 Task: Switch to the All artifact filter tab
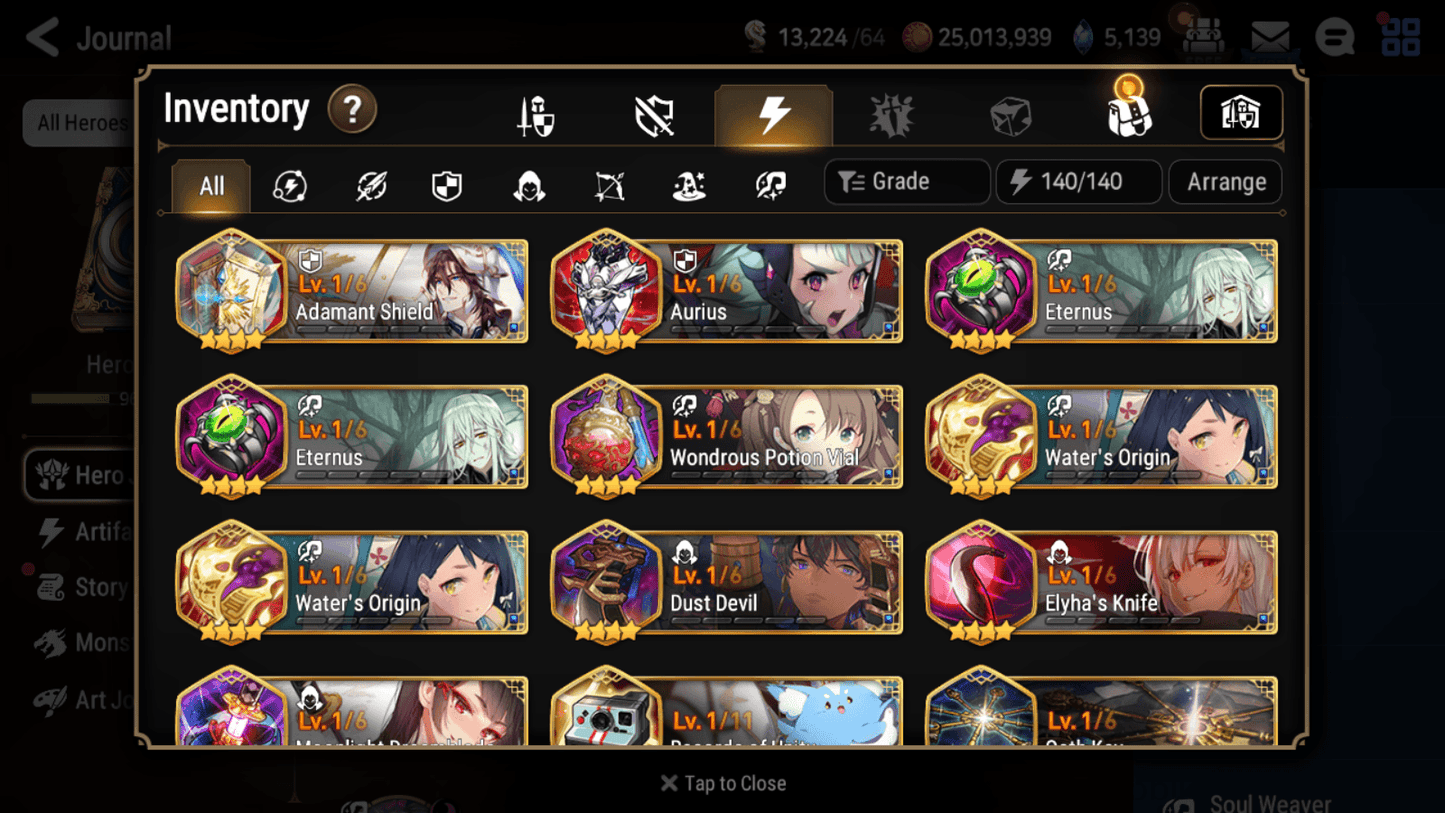tap(210, 186)
